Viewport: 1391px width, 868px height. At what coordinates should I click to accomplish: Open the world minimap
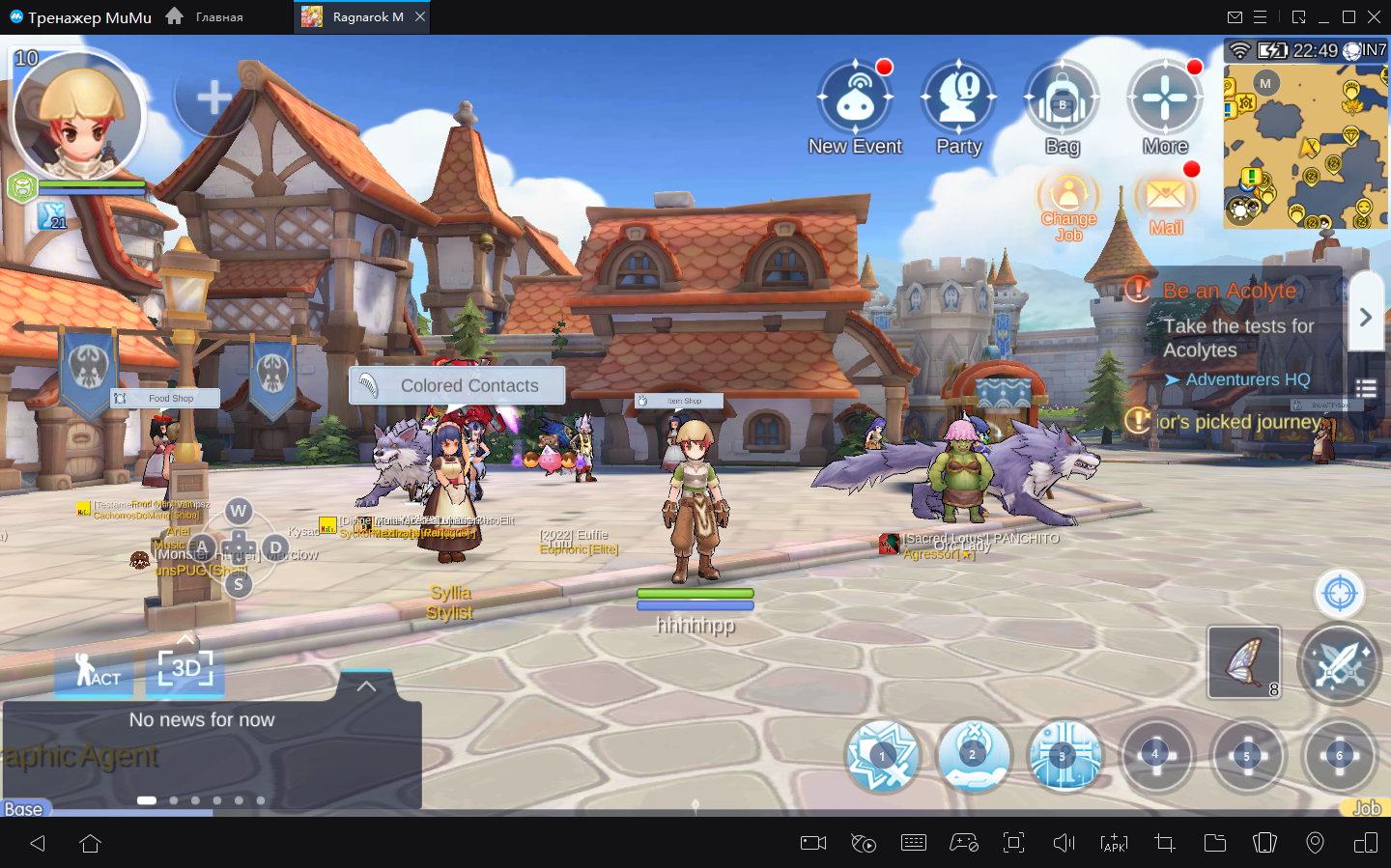click(1306, 147)
